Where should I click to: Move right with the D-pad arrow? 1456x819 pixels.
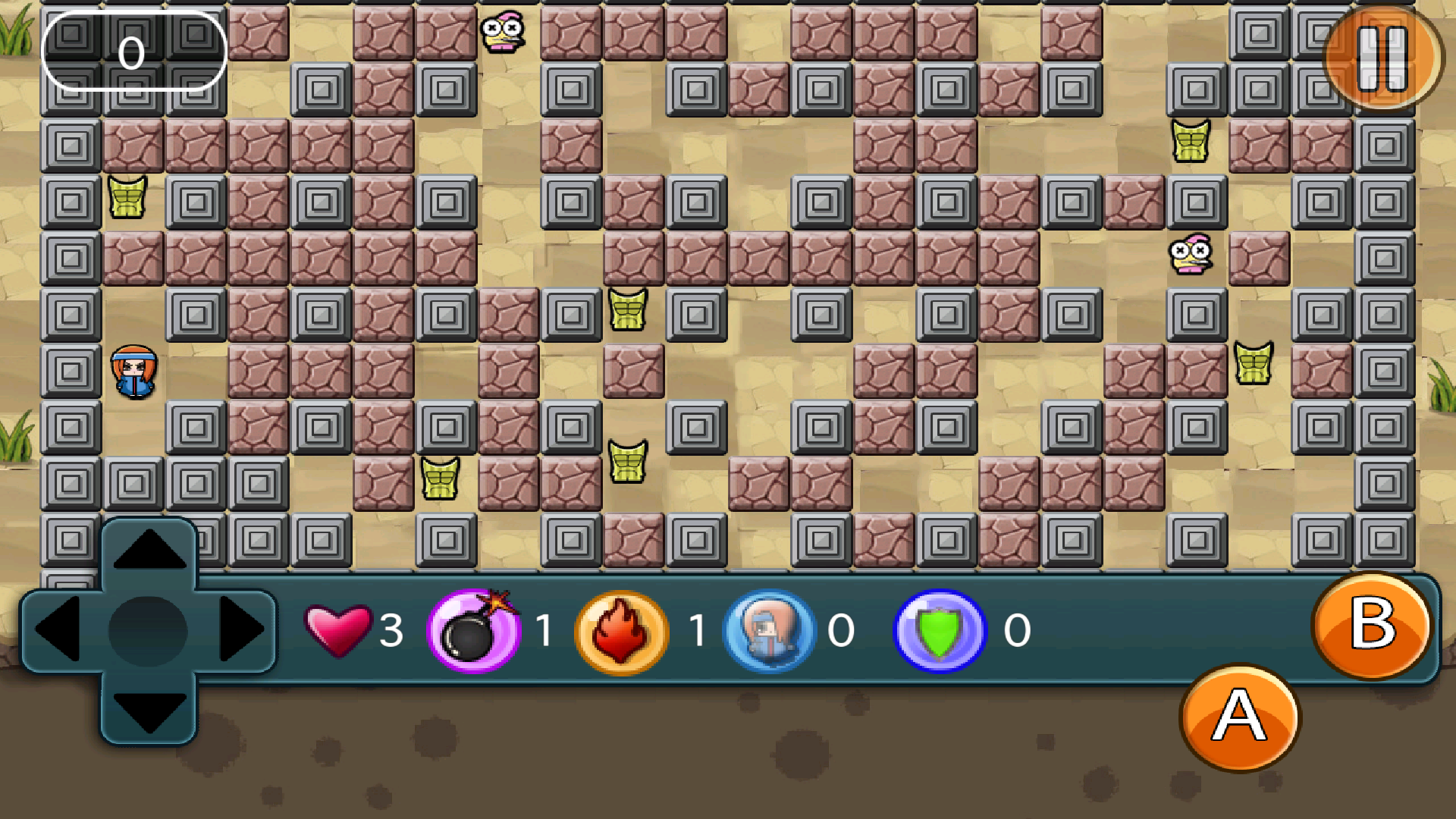point(241,629)
